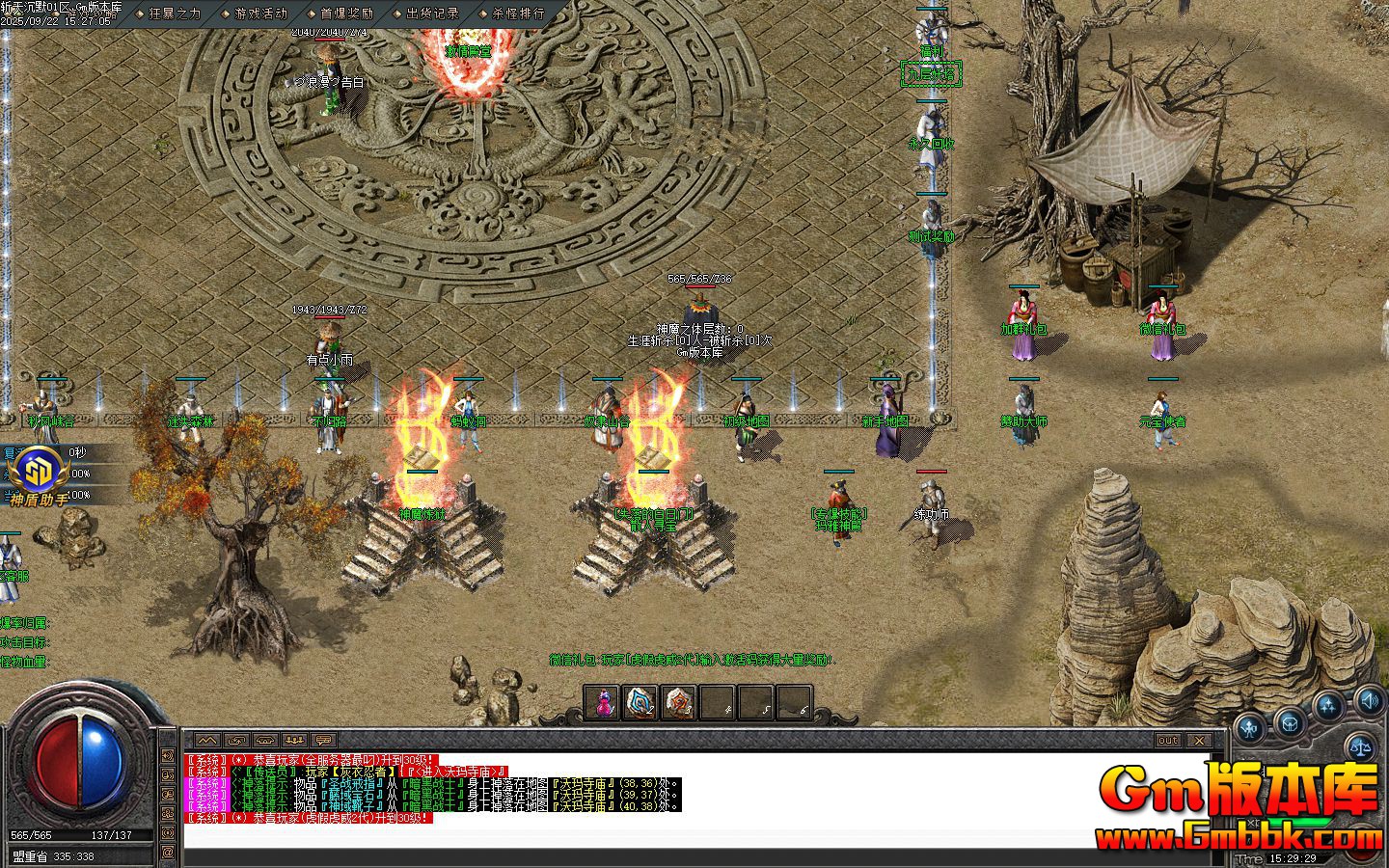The height and width of the screenshot is (868, 1389).
Task: Click the people icon in the chat toolbar
Action: pos(295,740)
